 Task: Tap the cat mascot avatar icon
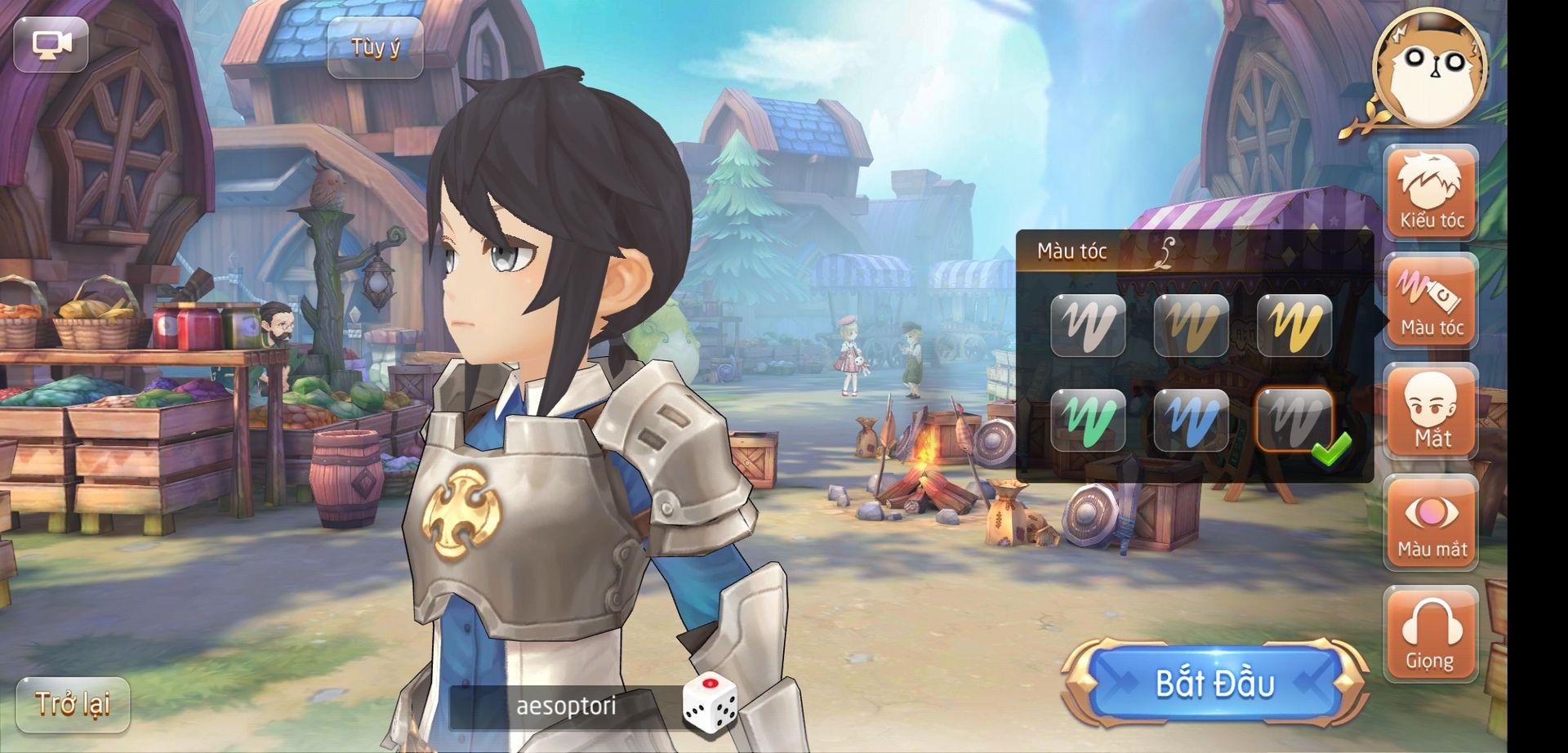tap(1429, 67)
